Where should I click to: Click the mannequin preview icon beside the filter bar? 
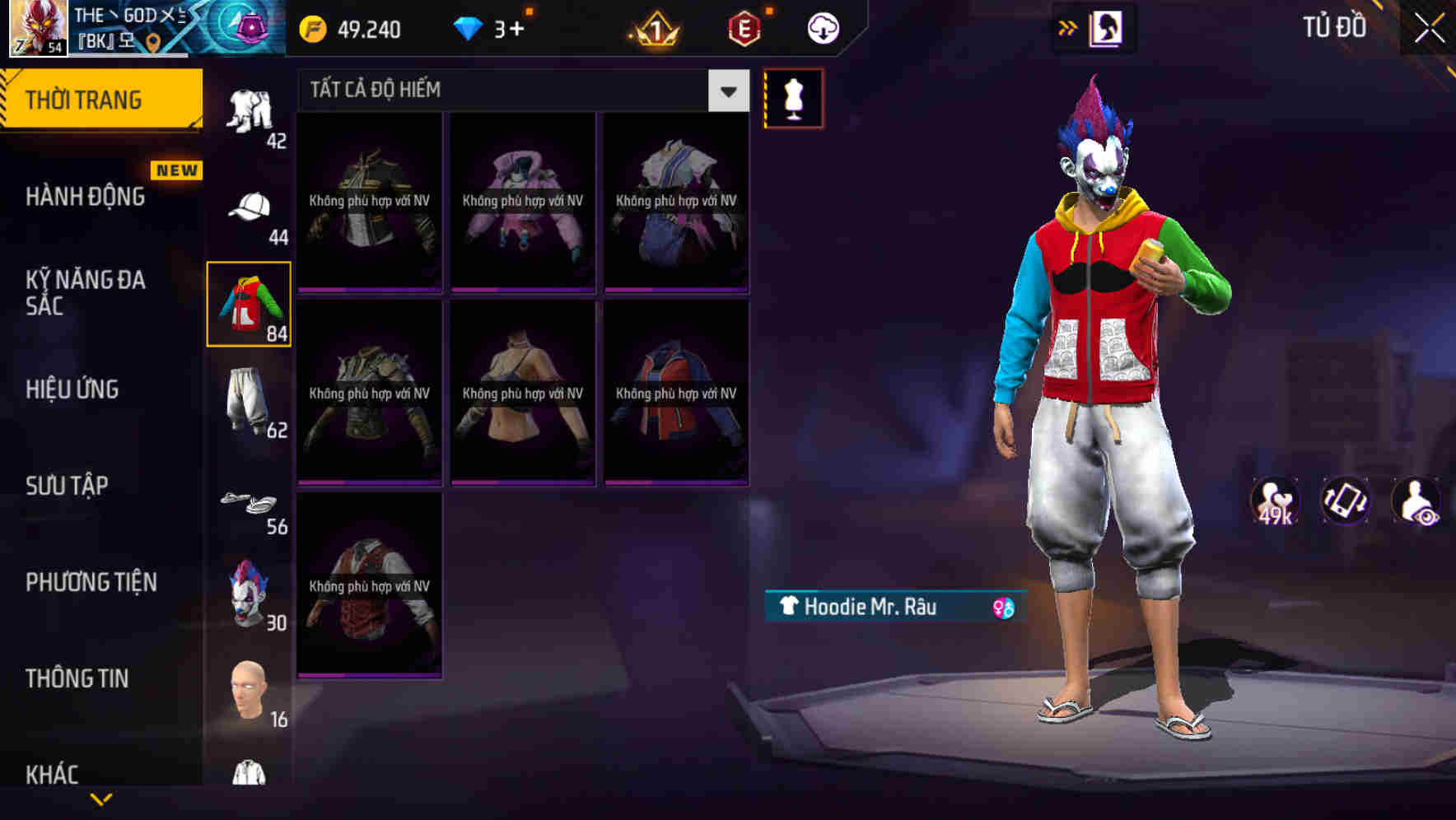[795, 97]
